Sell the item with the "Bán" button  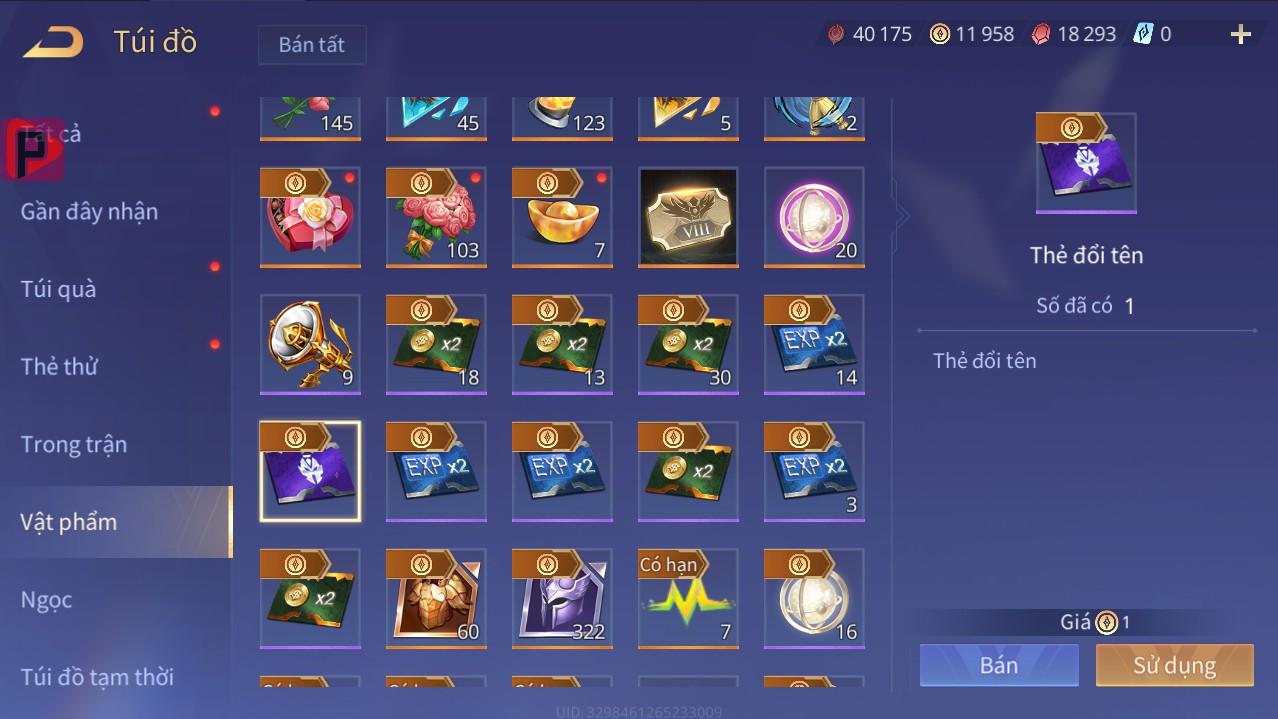tap(999, 665)
